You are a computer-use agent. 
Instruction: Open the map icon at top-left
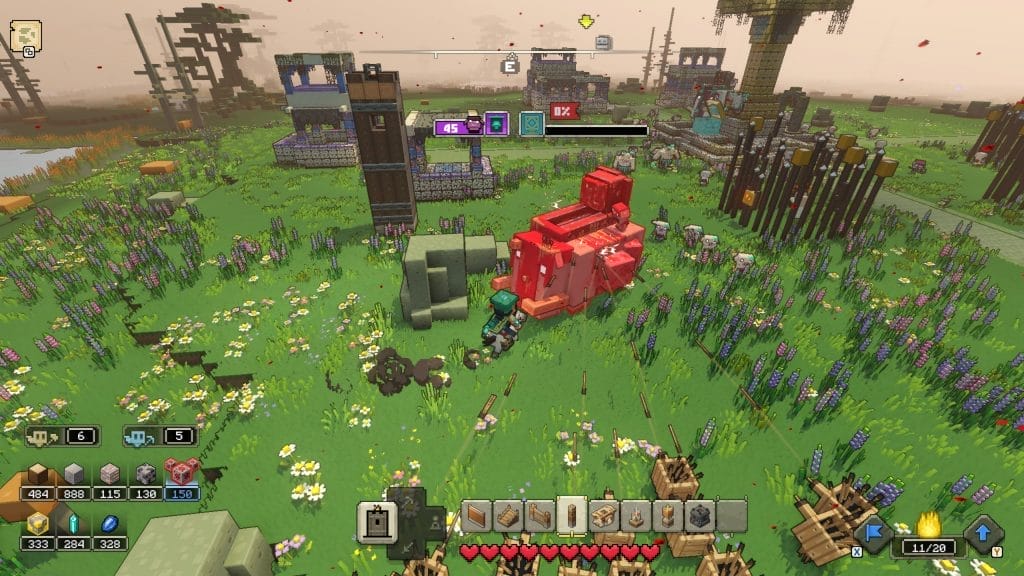(x=24, y=37)
